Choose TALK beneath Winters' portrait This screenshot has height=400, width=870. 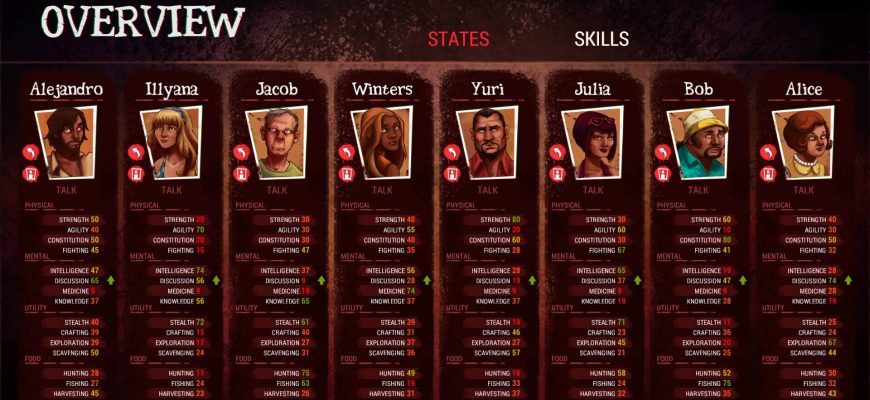382,189
